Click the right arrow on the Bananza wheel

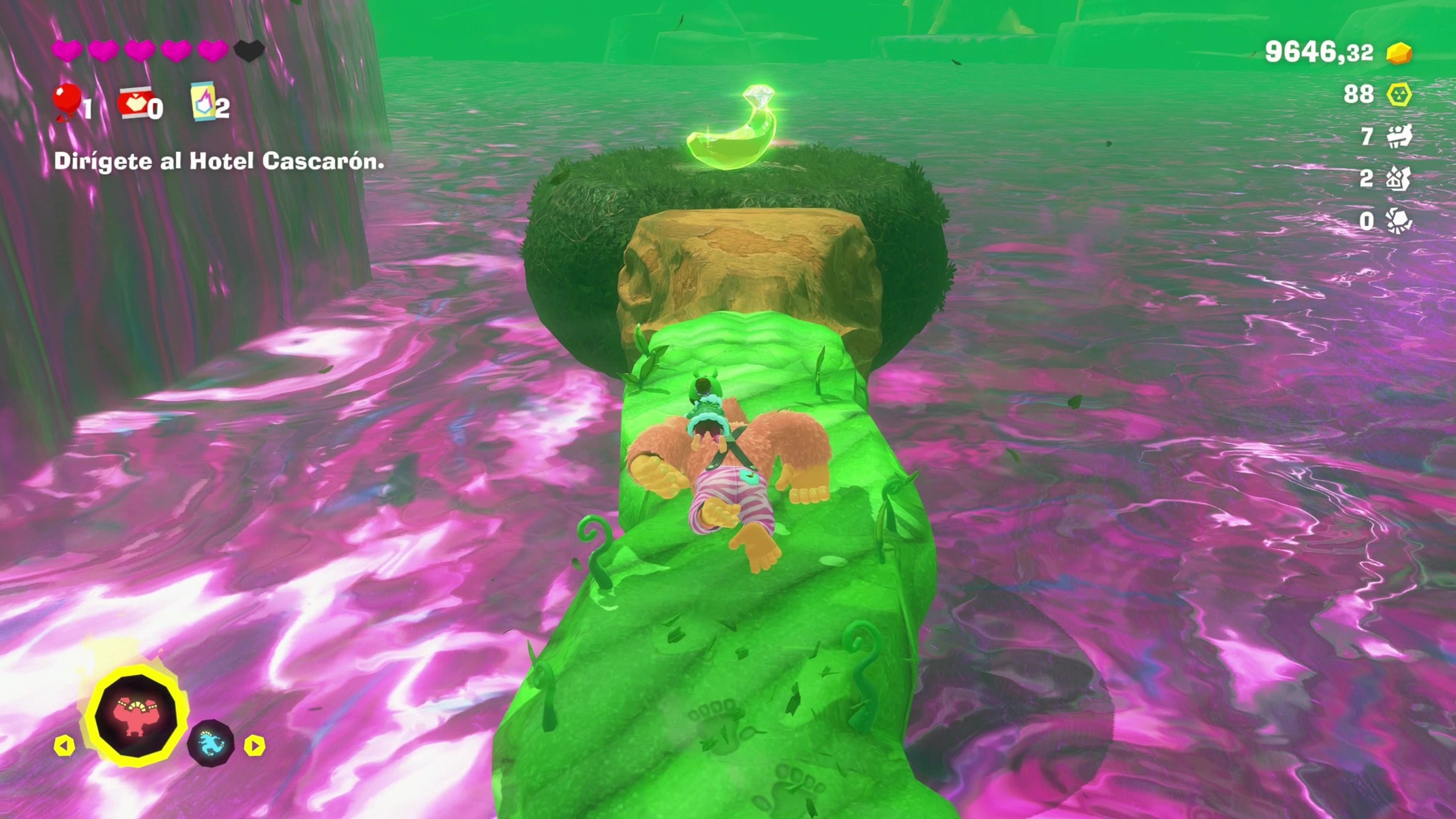click(256, 745)
